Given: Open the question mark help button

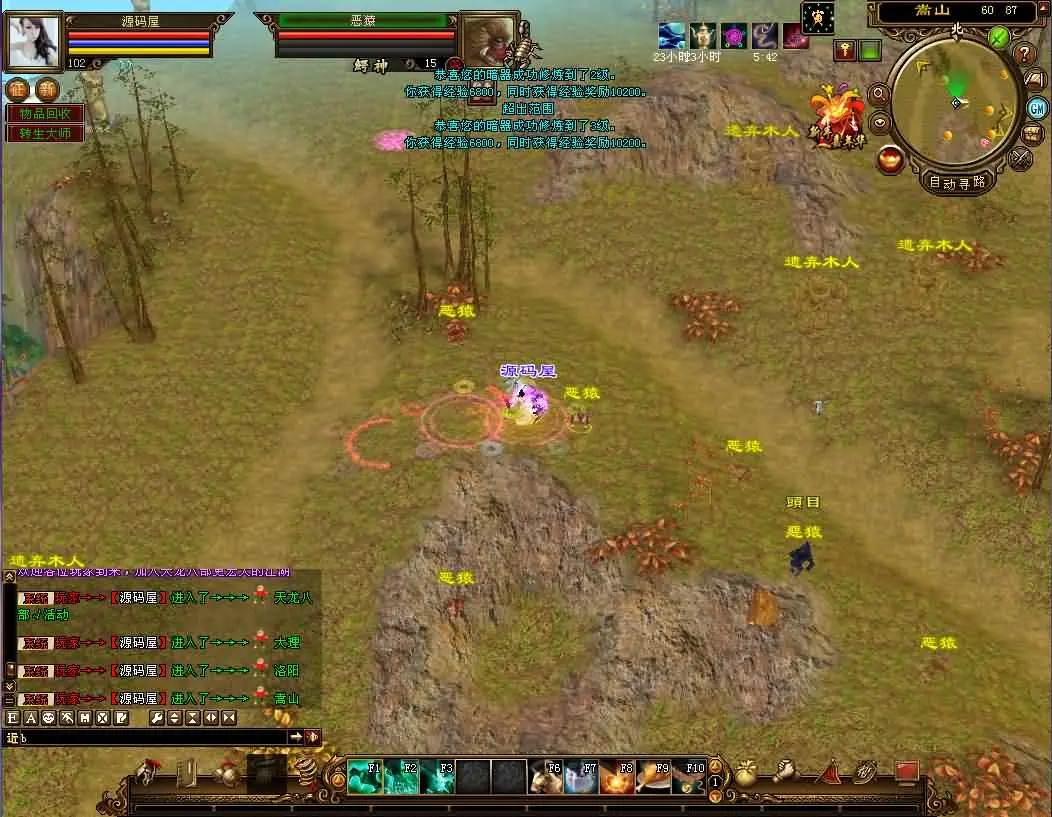Looking at the screenshot, I should tap(1024, 54).
